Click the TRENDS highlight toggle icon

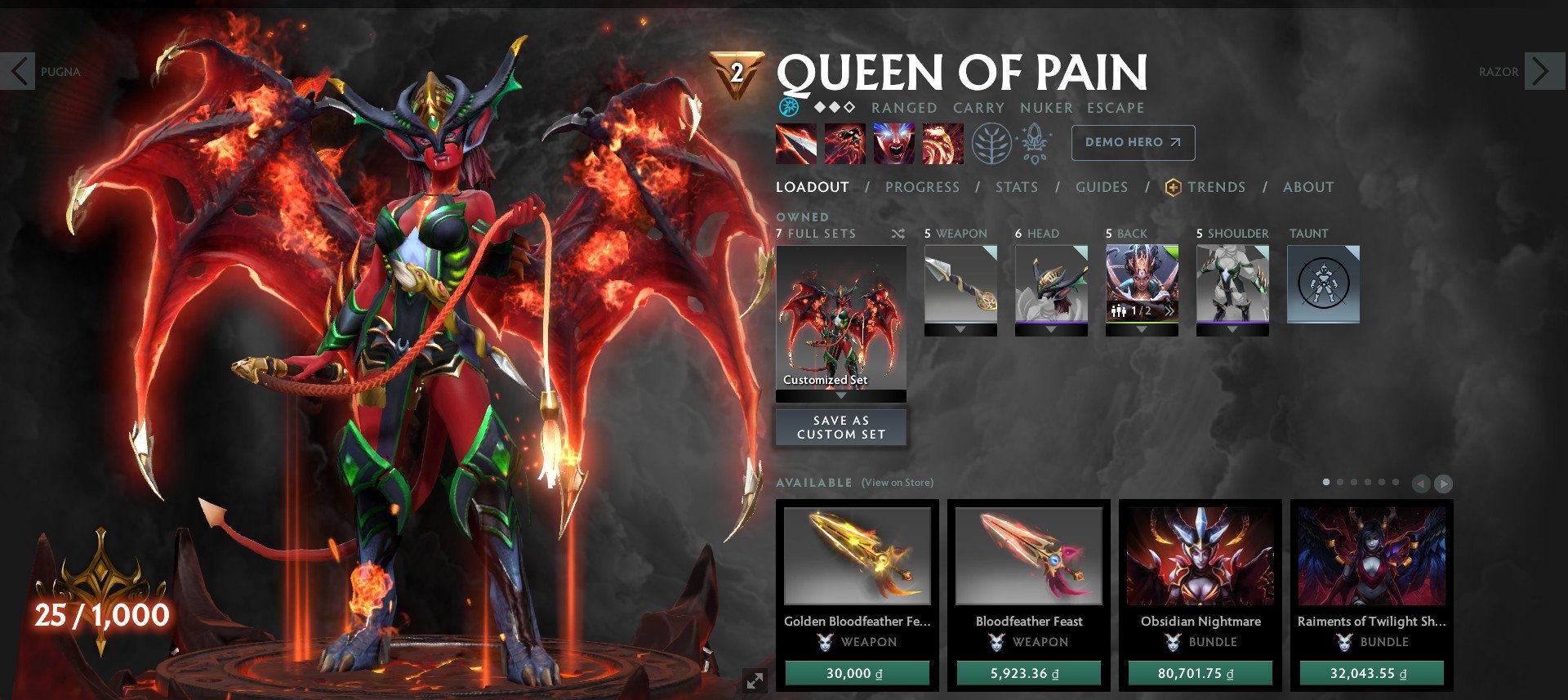(1172, 186)
